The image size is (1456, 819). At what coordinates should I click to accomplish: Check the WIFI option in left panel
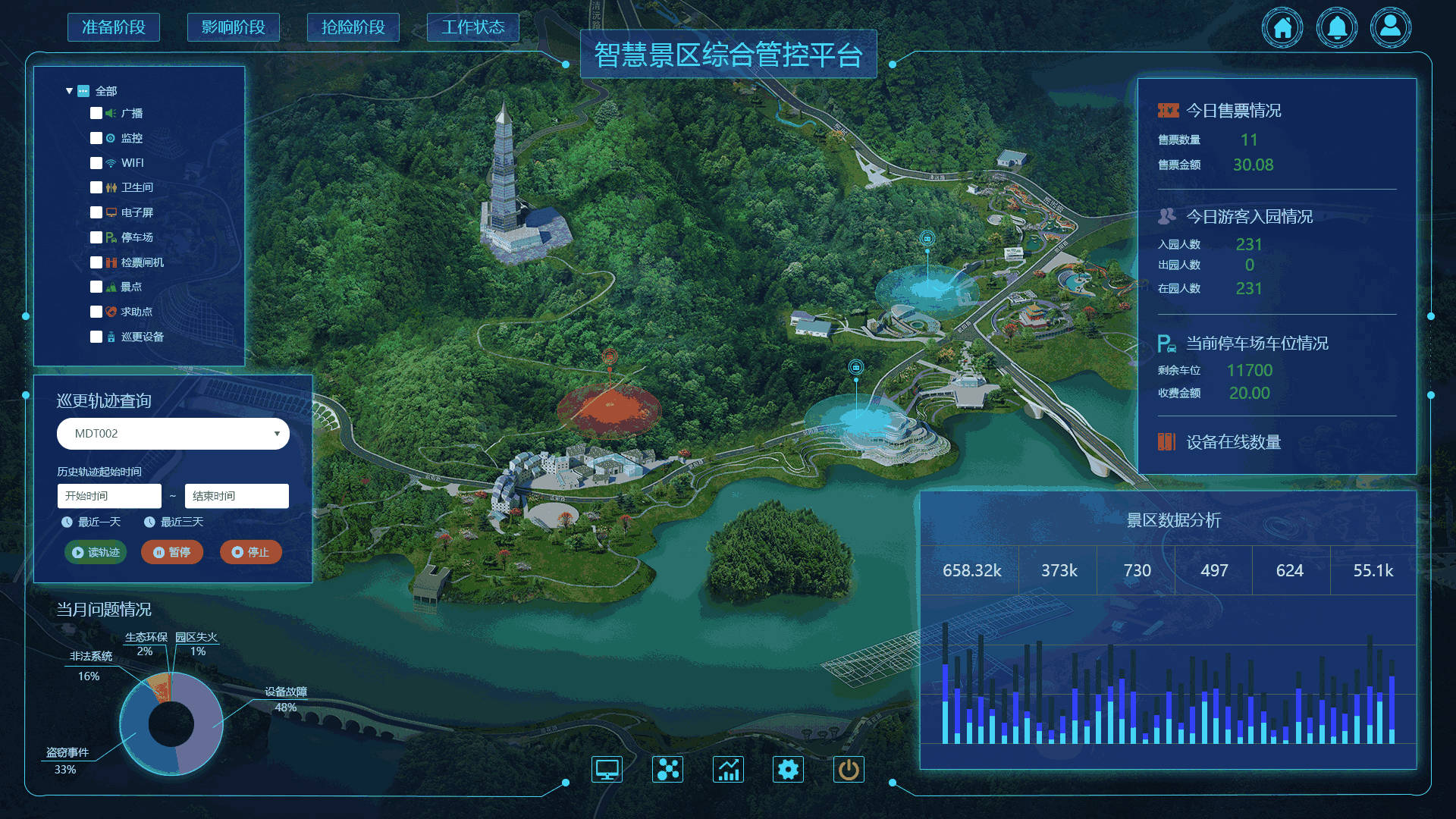(x=96, y=162)
